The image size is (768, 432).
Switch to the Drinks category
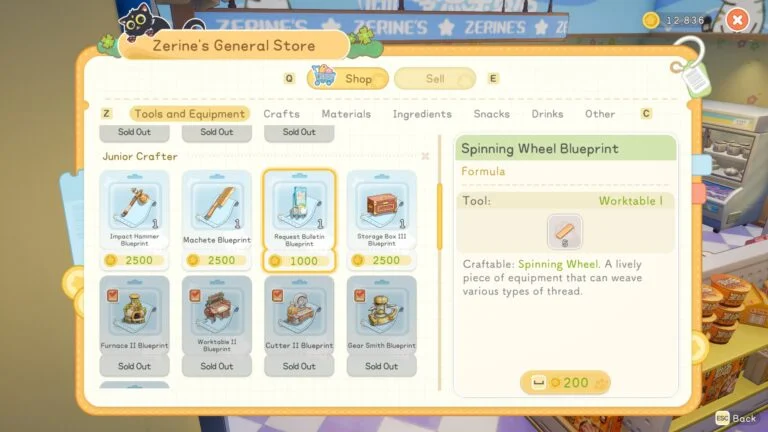547,114
